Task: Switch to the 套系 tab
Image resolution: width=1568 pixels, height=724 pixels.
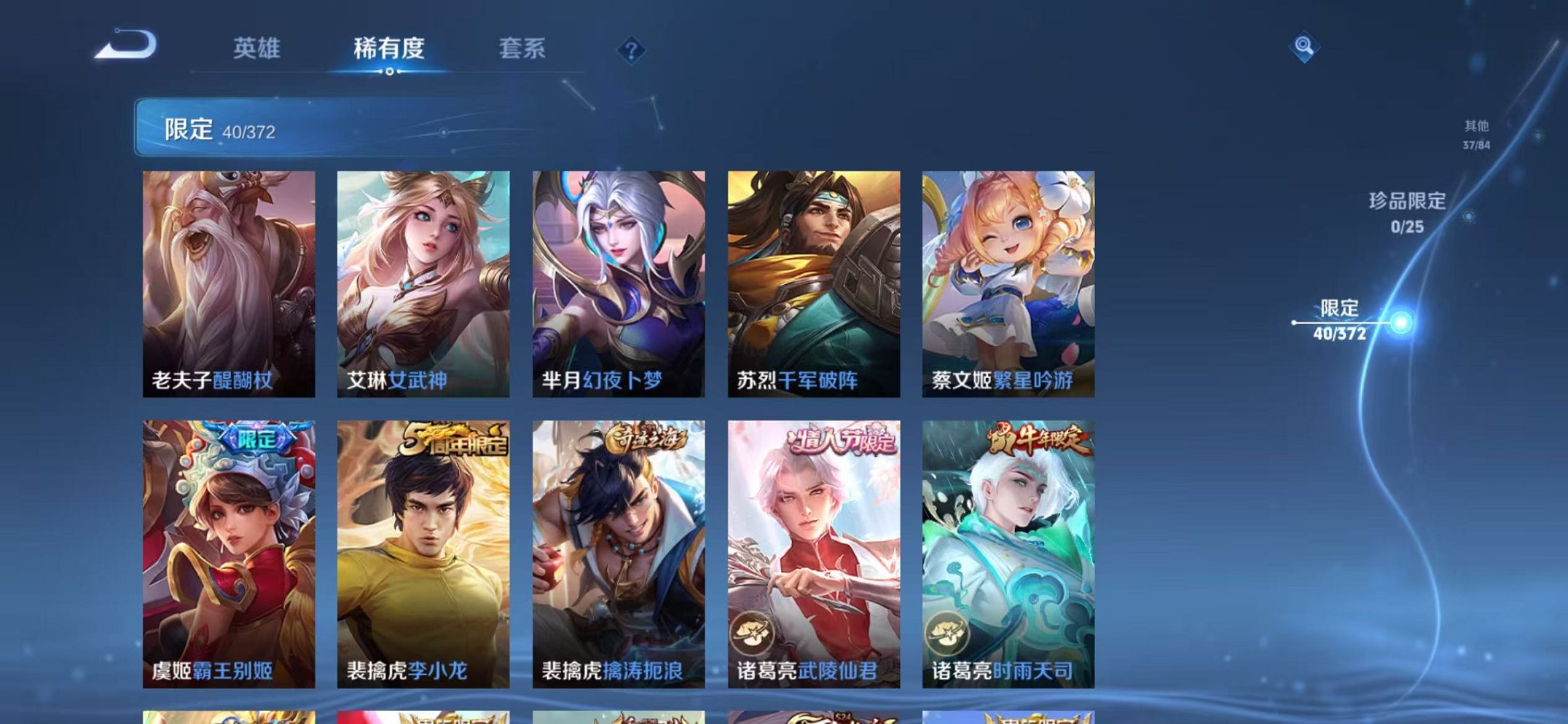Action: coord(523,48)
